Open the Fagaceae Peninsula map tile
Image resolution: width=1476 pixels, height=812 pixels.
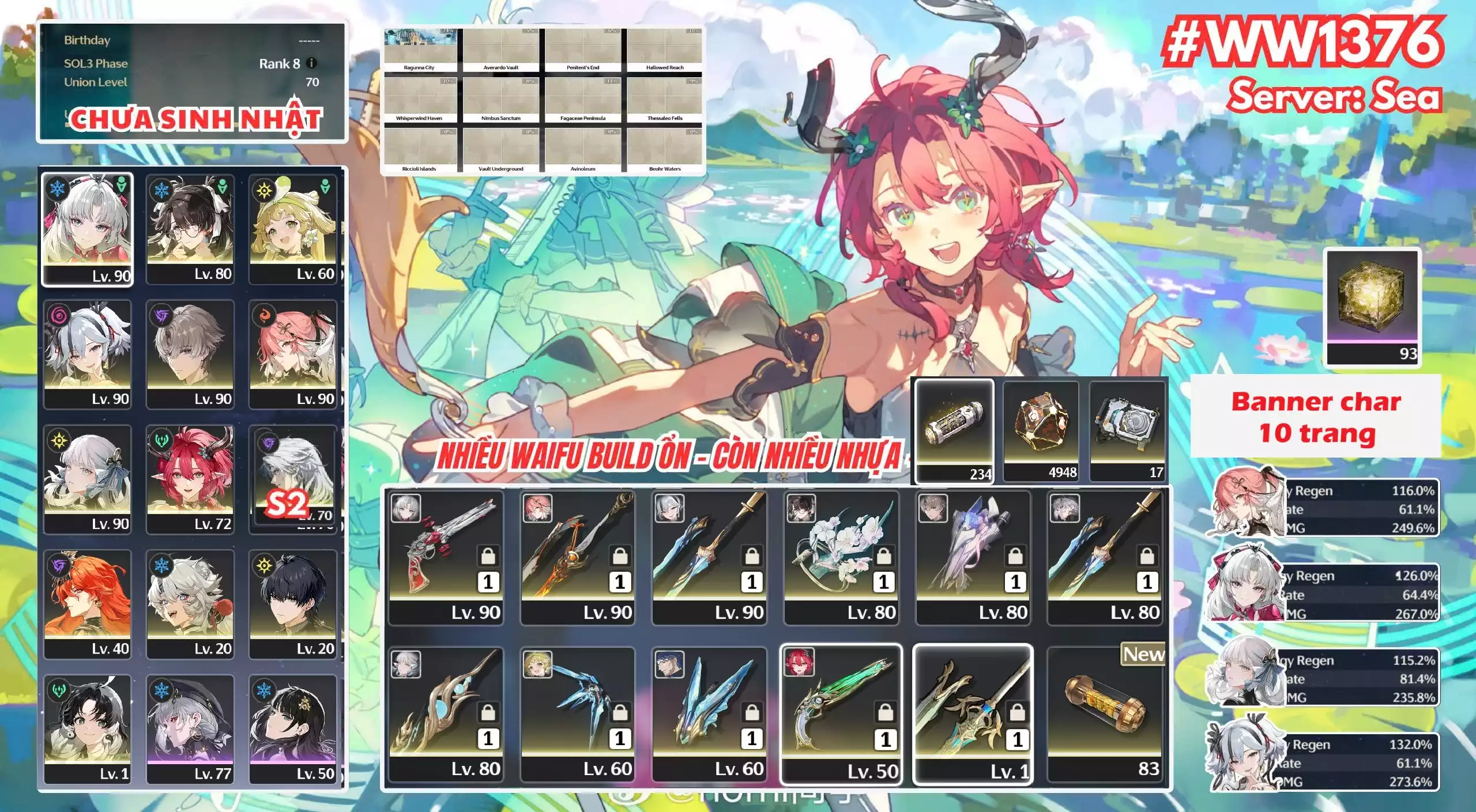[x=582, y=100]
